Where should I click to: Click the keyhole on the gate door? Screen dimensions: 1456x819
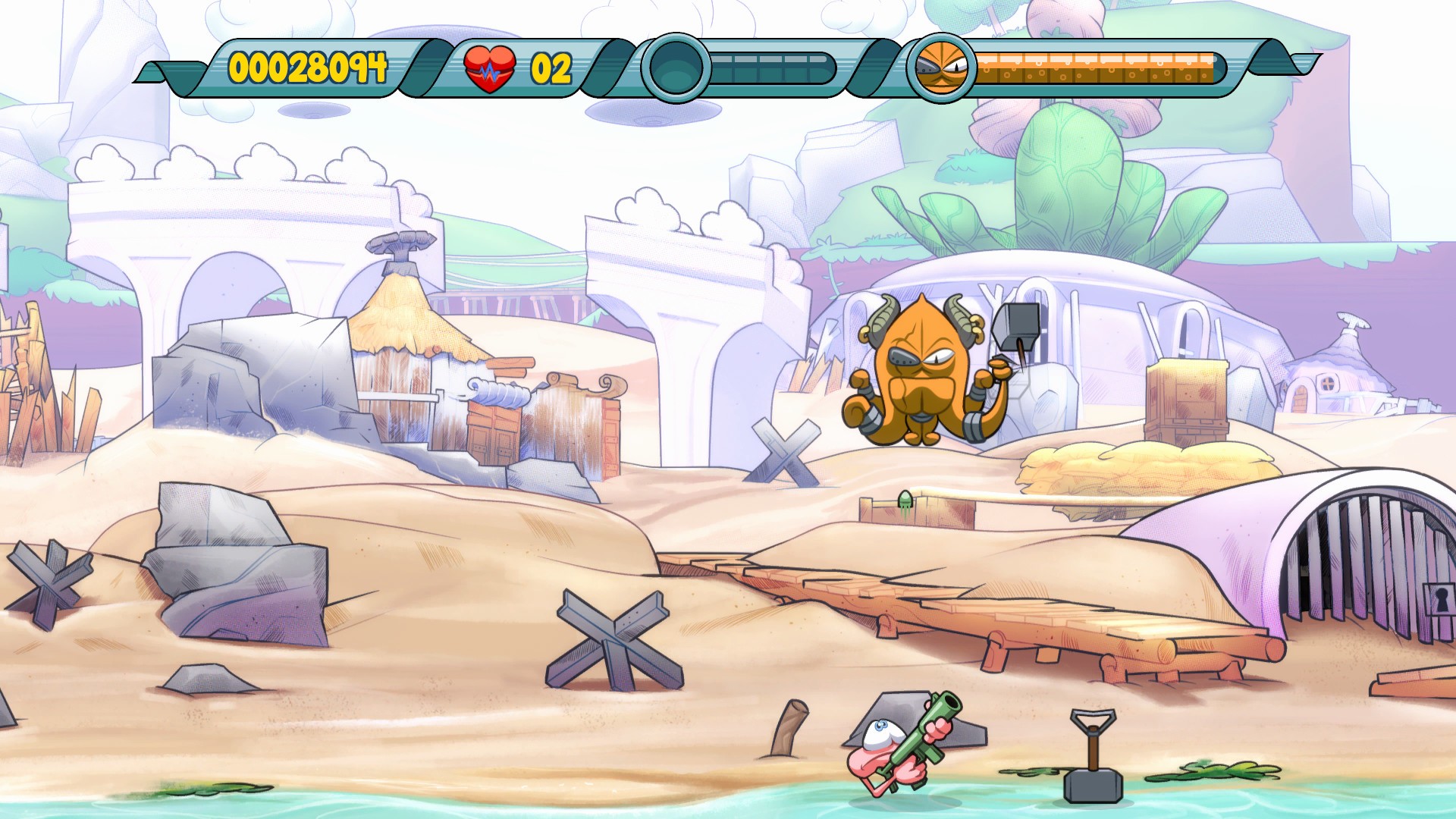point(1441,599)
